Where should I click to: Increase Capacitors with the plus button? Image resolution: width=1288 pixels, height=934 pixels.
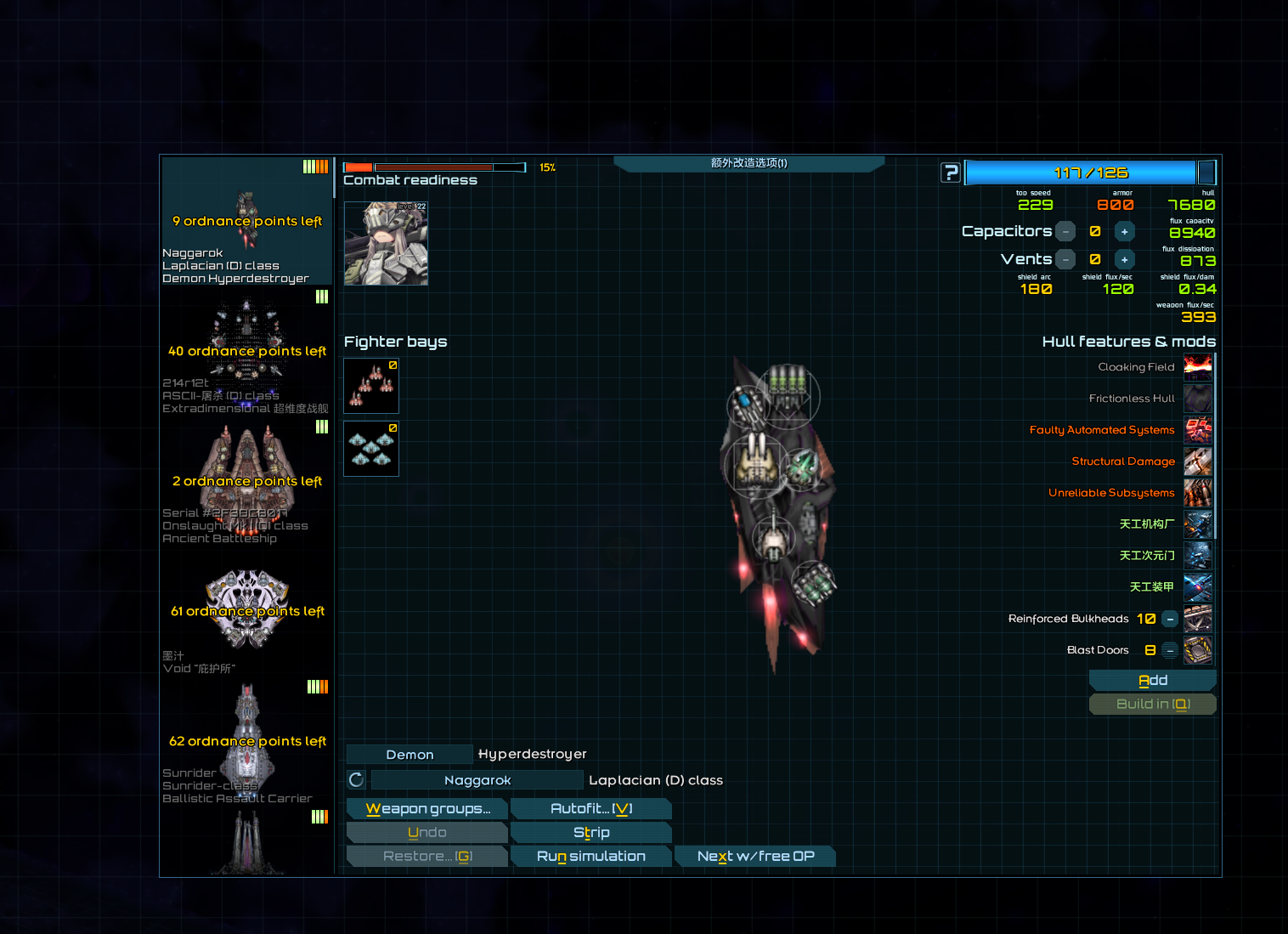[x=1124, y=231]
